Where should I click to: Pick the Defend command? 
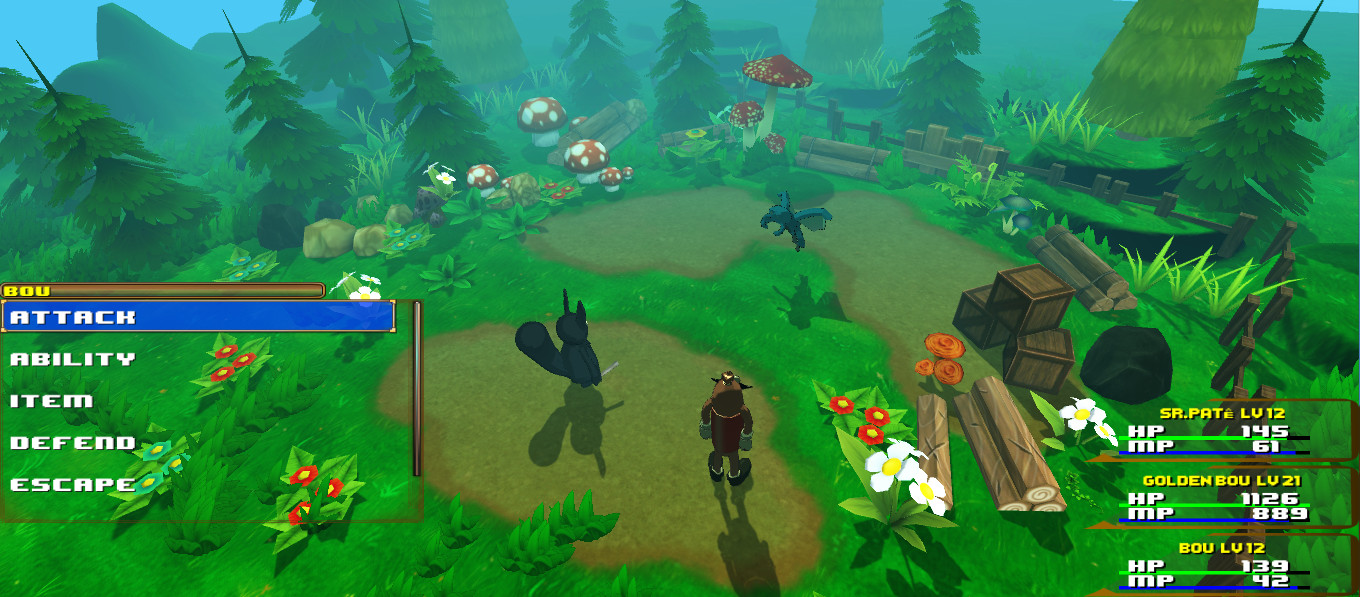point(73,443)
